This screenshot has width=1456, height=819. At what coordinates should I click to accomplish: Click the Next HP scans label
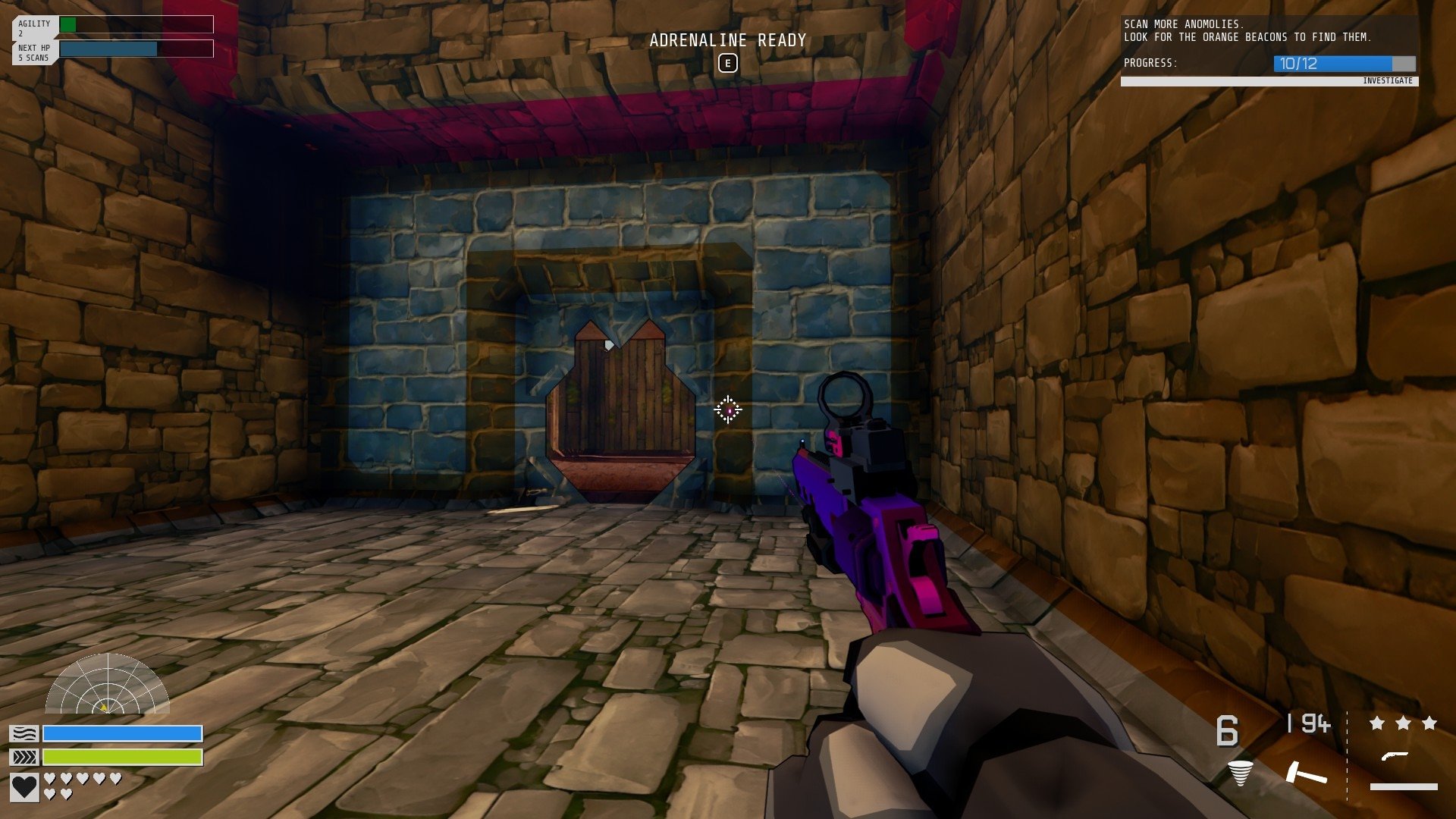pyautogui.click(x=35, y=52)
